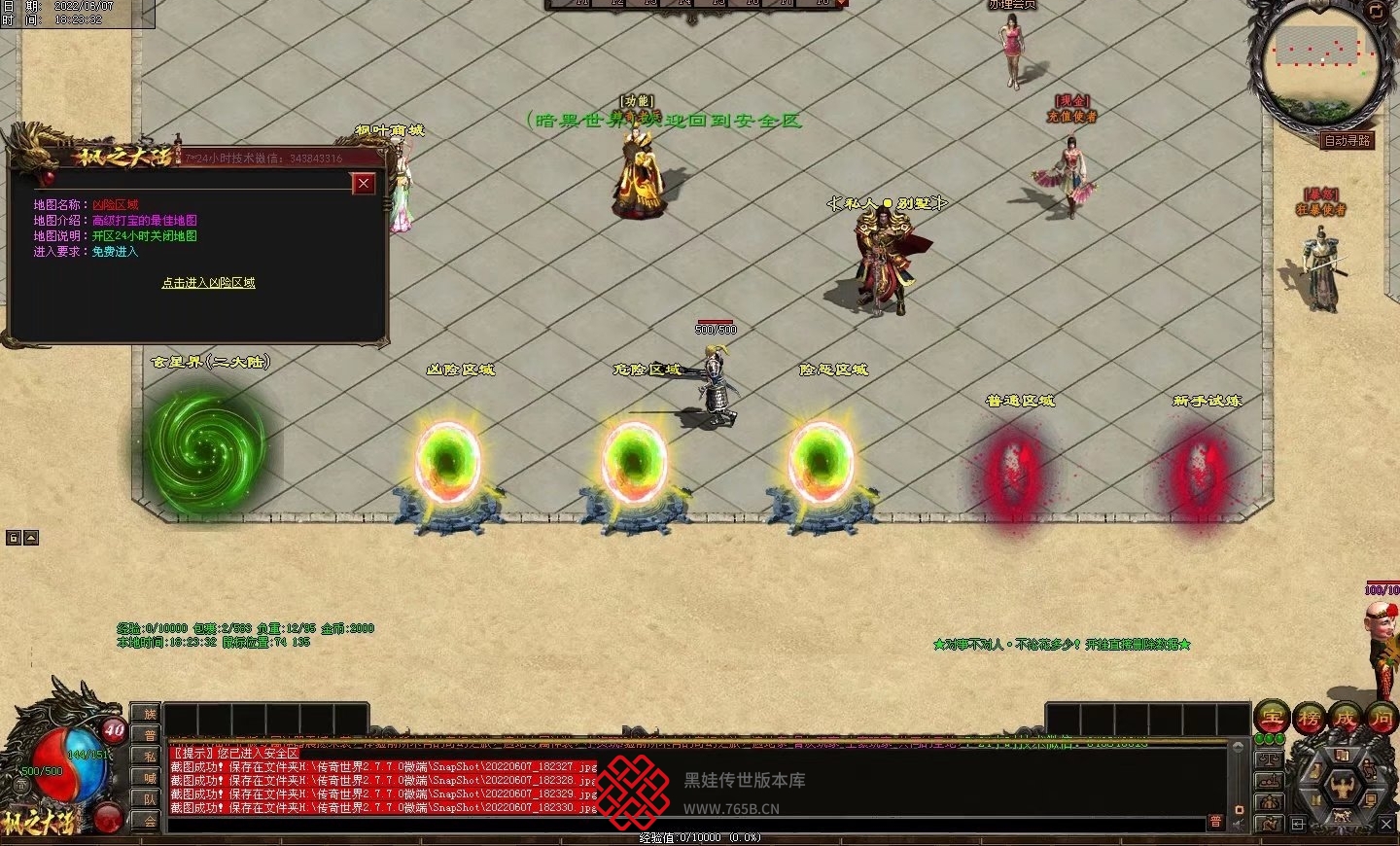Click the 点击进入凶险区域 link
Viewport: 1400px width, 846px height.
208,283
